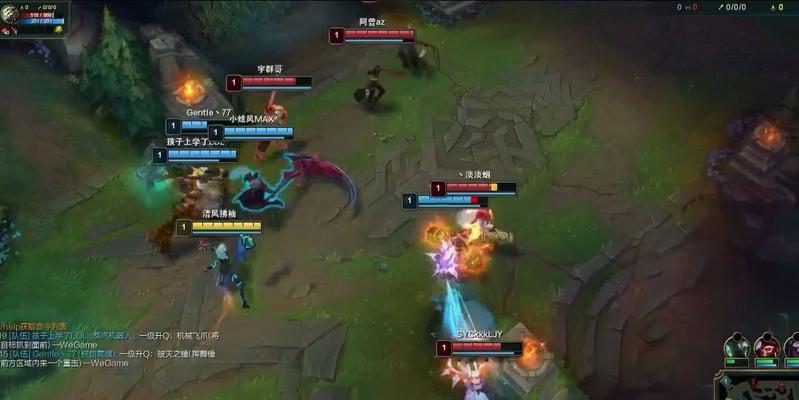Select the Gentle丶77 chat message about 破灭之锤
Viewport: 799px width, 400px height.
(x=110, y=354)
